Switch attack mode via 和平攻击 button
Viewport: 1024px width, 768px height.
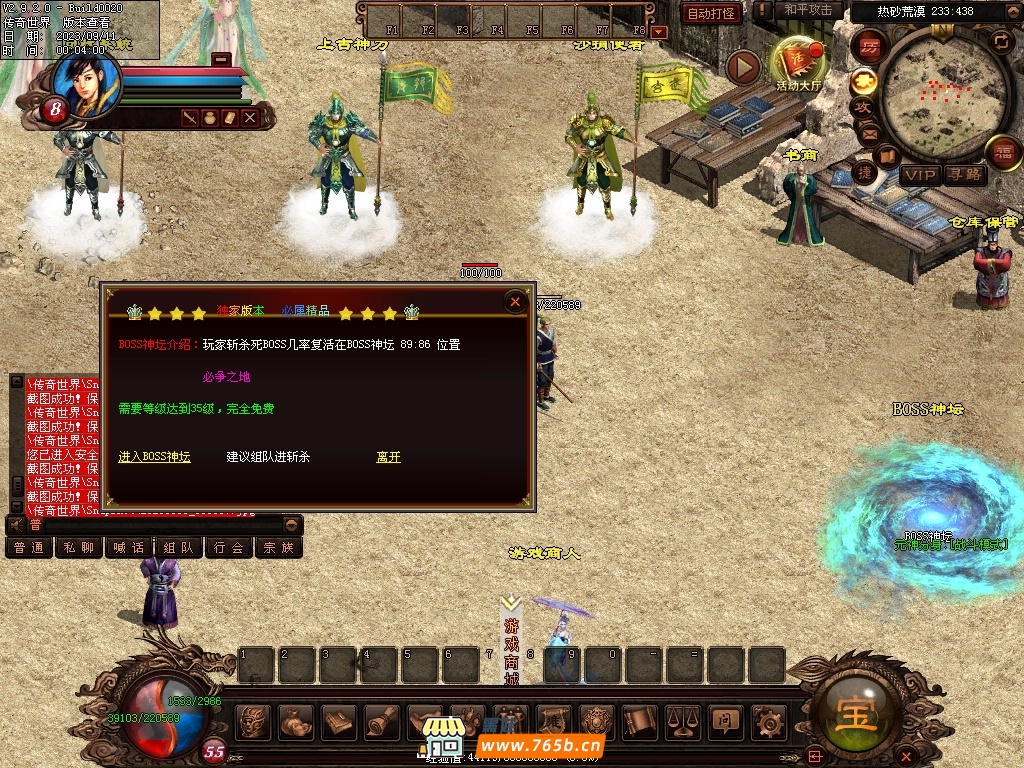point(808,10)
